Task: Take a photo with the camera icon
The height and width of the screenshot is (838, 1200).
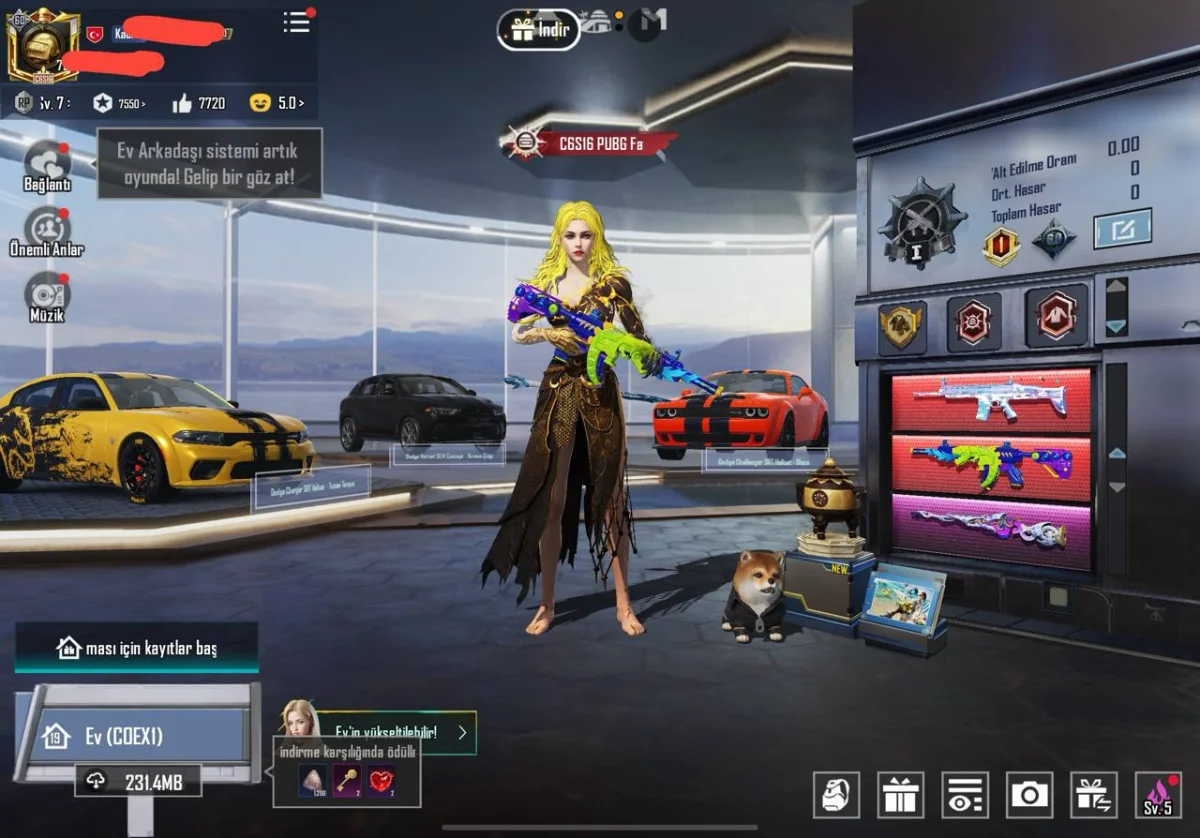Action: tap(1029, 796)
